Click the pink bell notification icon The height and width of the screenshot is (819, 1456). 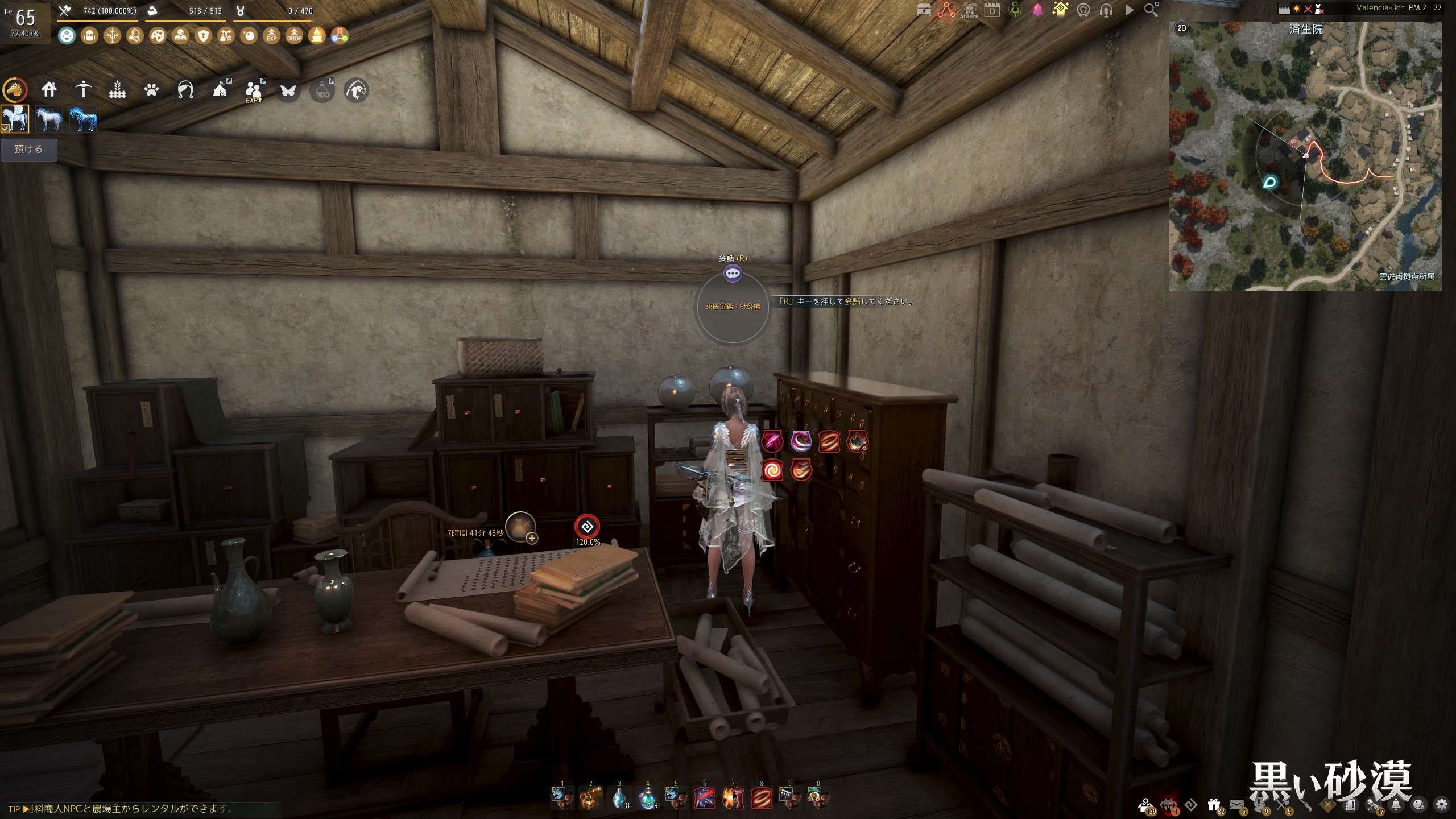[1037, 10]
